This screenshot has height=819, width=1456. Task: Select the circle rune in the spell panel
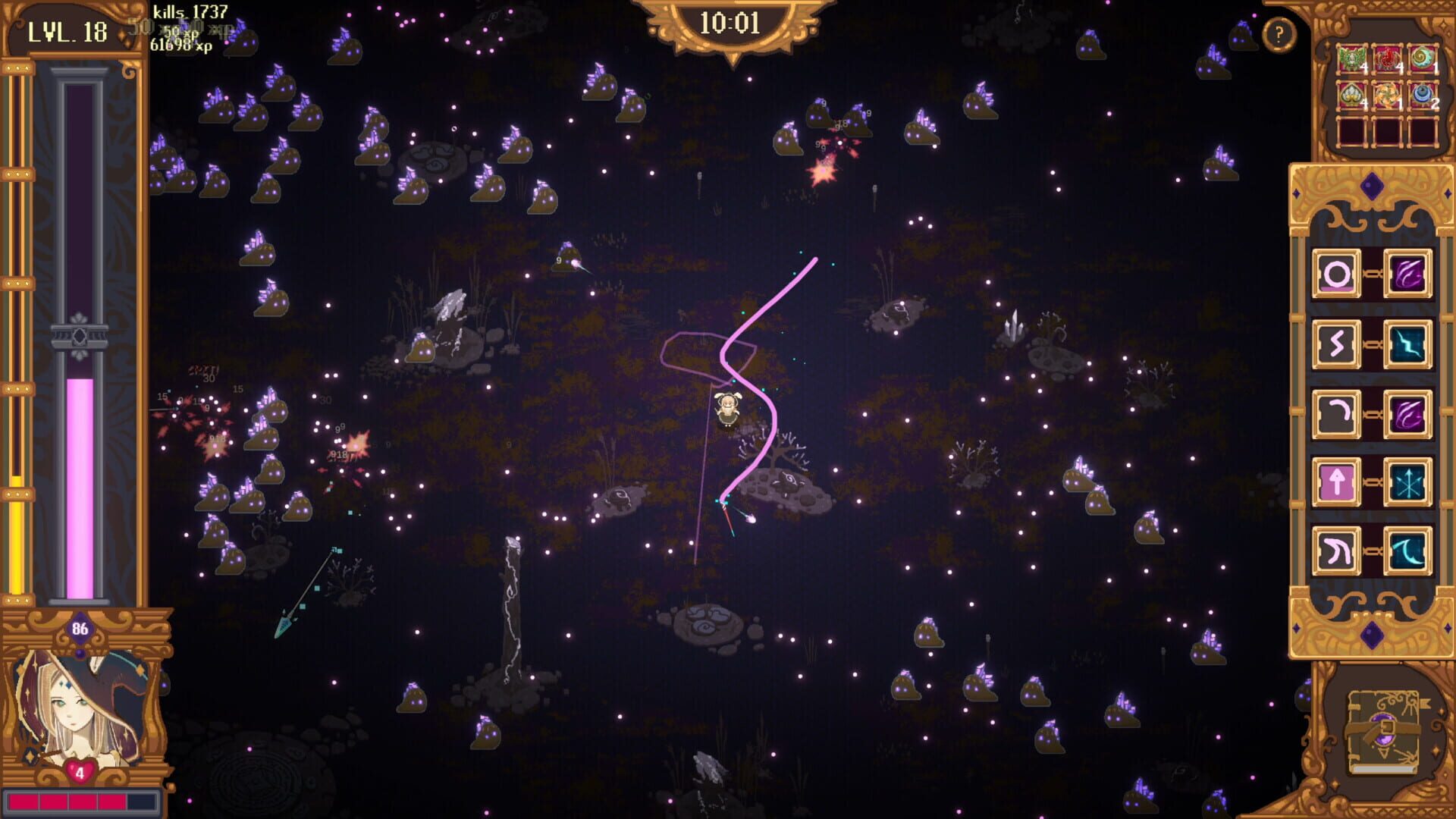point(1337,273)
